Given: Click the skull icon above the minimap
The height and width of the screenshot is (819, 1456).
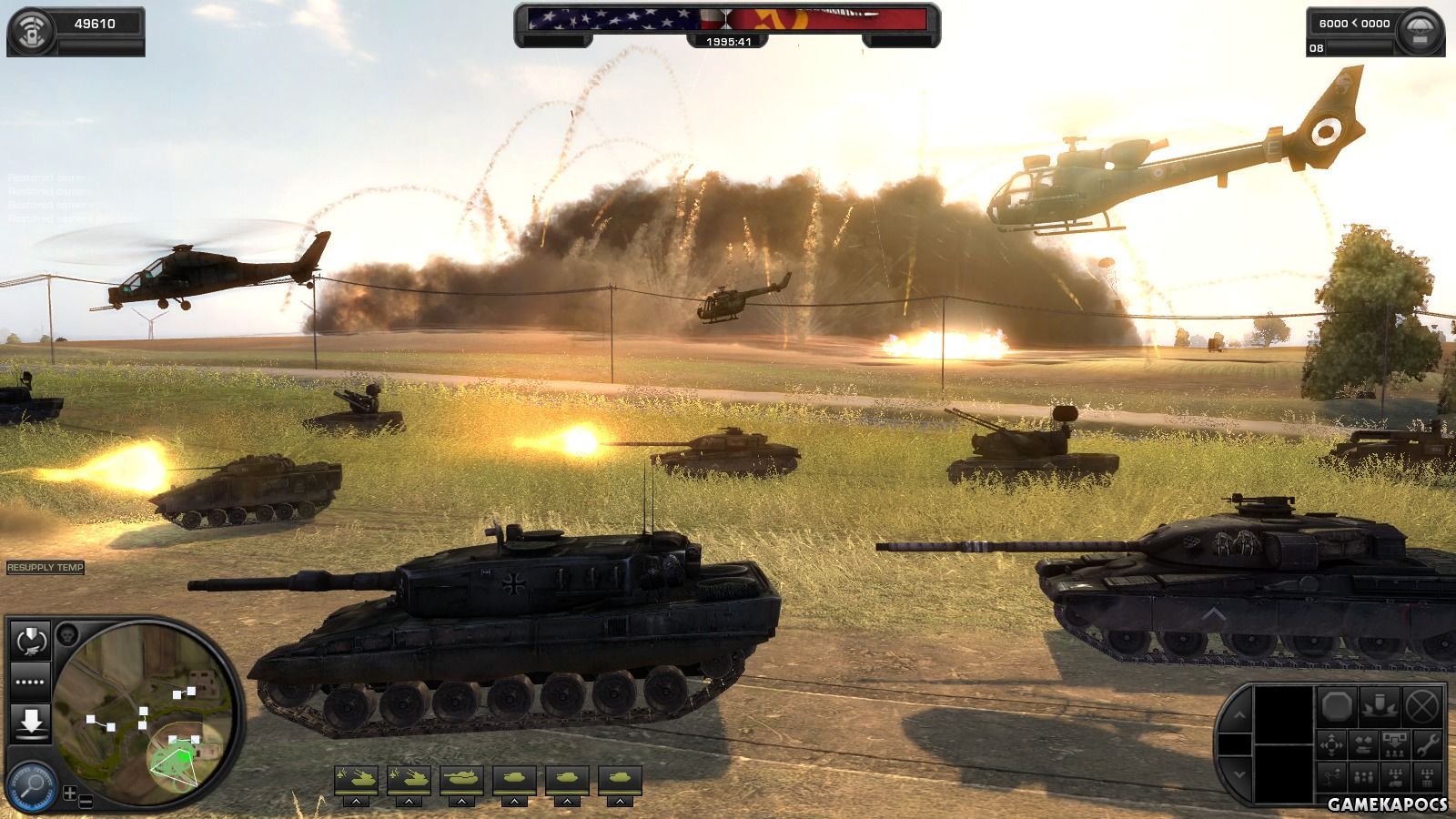Looking at the screenshot, I should (x=67, y=633).
